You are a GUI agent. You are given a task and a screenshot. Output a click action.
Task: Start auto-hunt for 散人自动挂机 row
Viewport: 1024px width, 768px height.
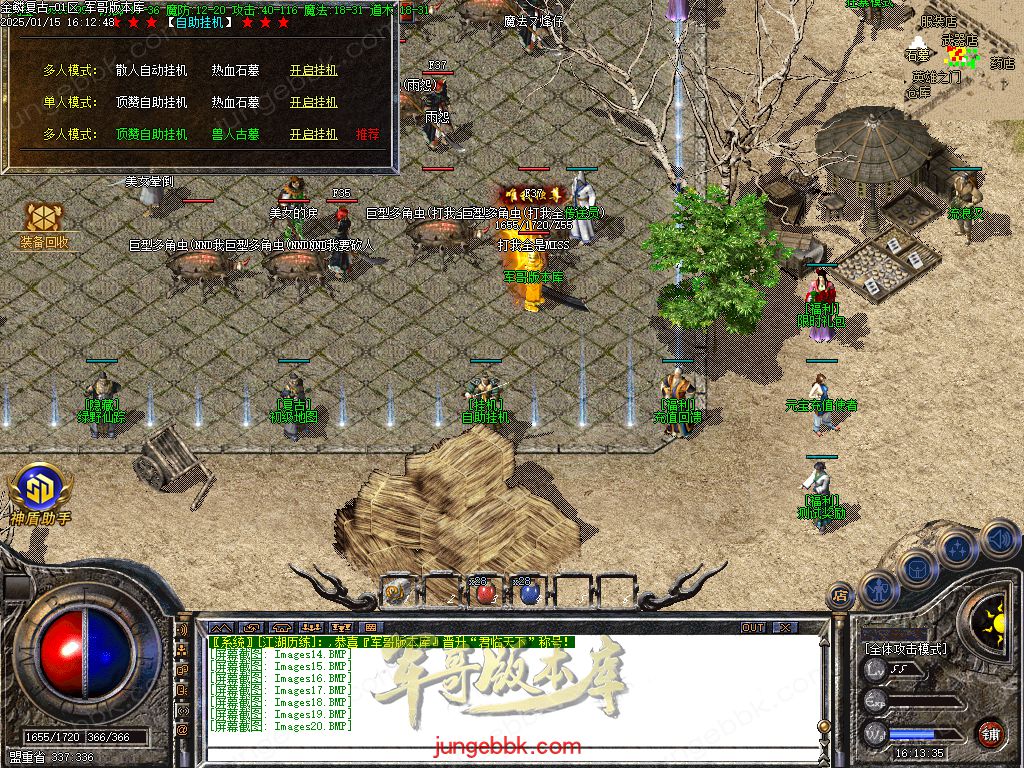point(313,70)
